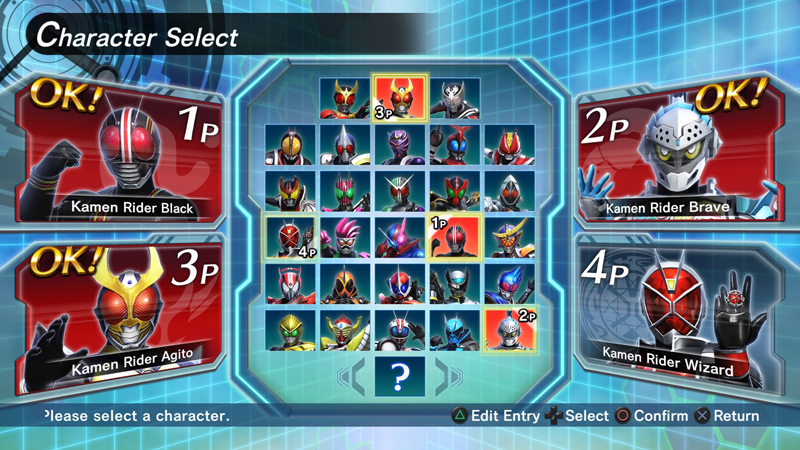The height and width of the screenshot is (450, 800).
Task: Pick the red Kuuga tile in the top row
Action: (345, 99)
